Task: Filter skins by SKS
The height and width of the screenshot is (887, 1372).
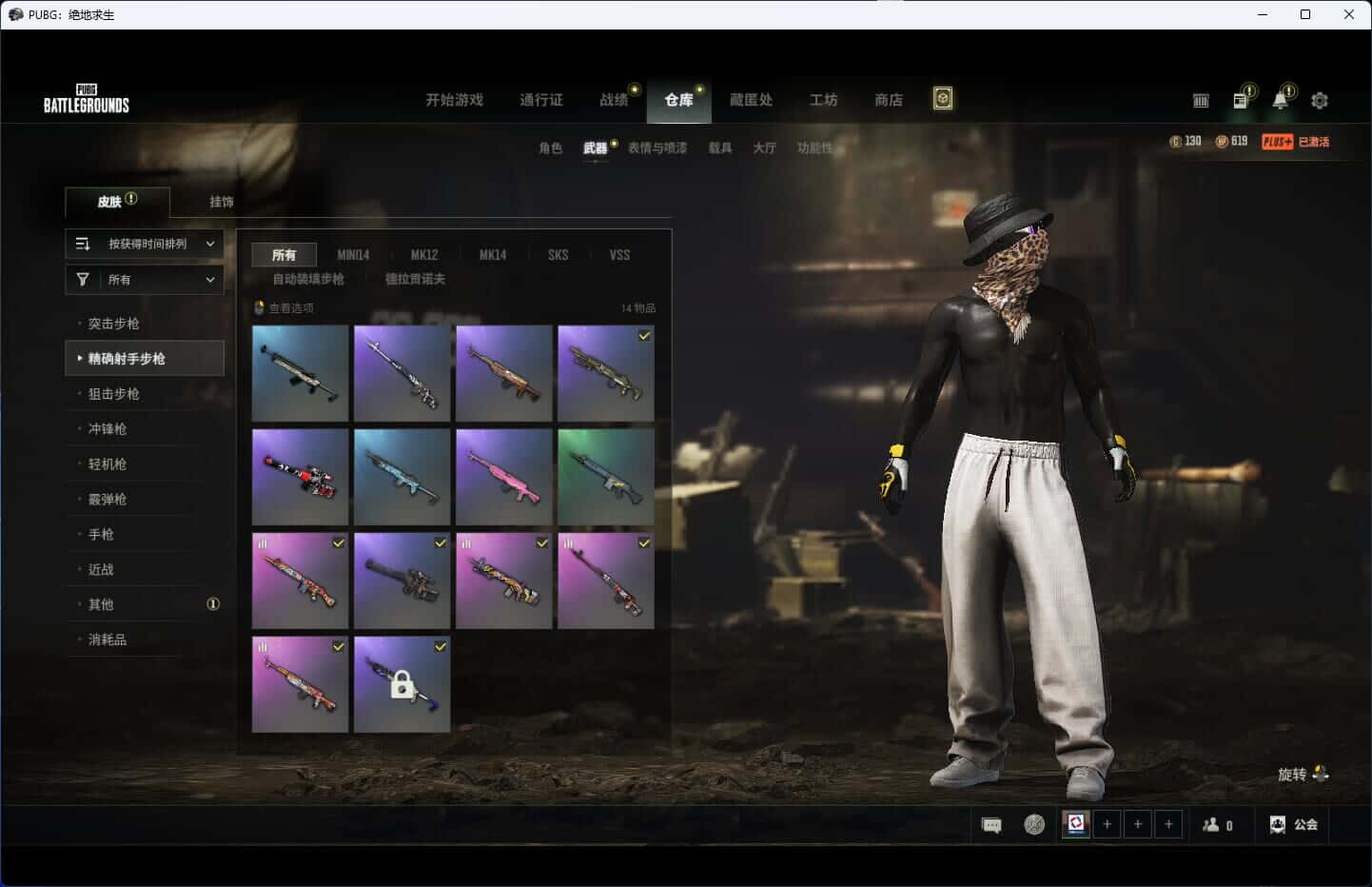Action: coord(558,255)
